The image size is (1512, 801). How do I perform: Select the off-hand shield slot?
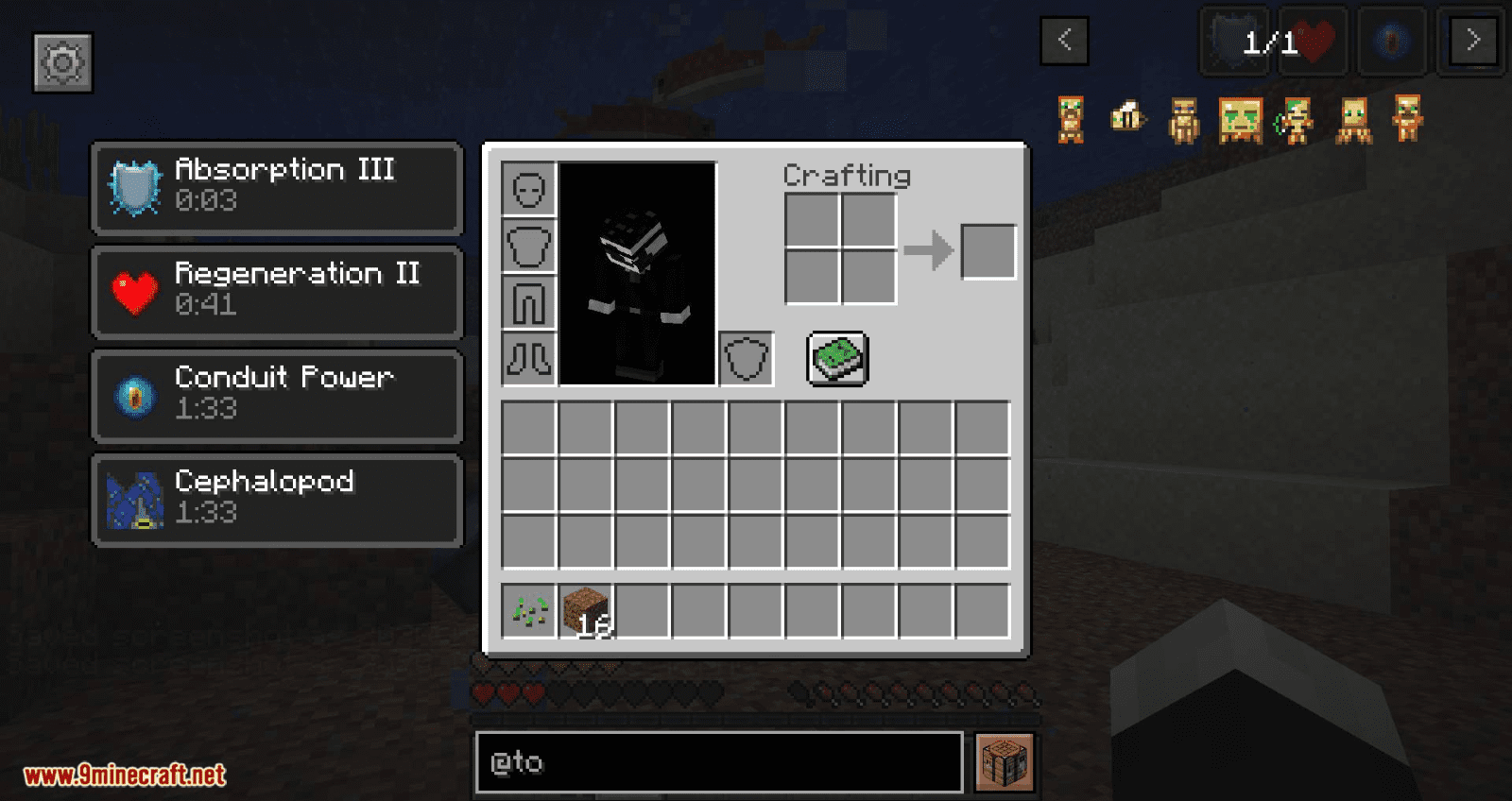pyautogui.click(x=747, y=359)
